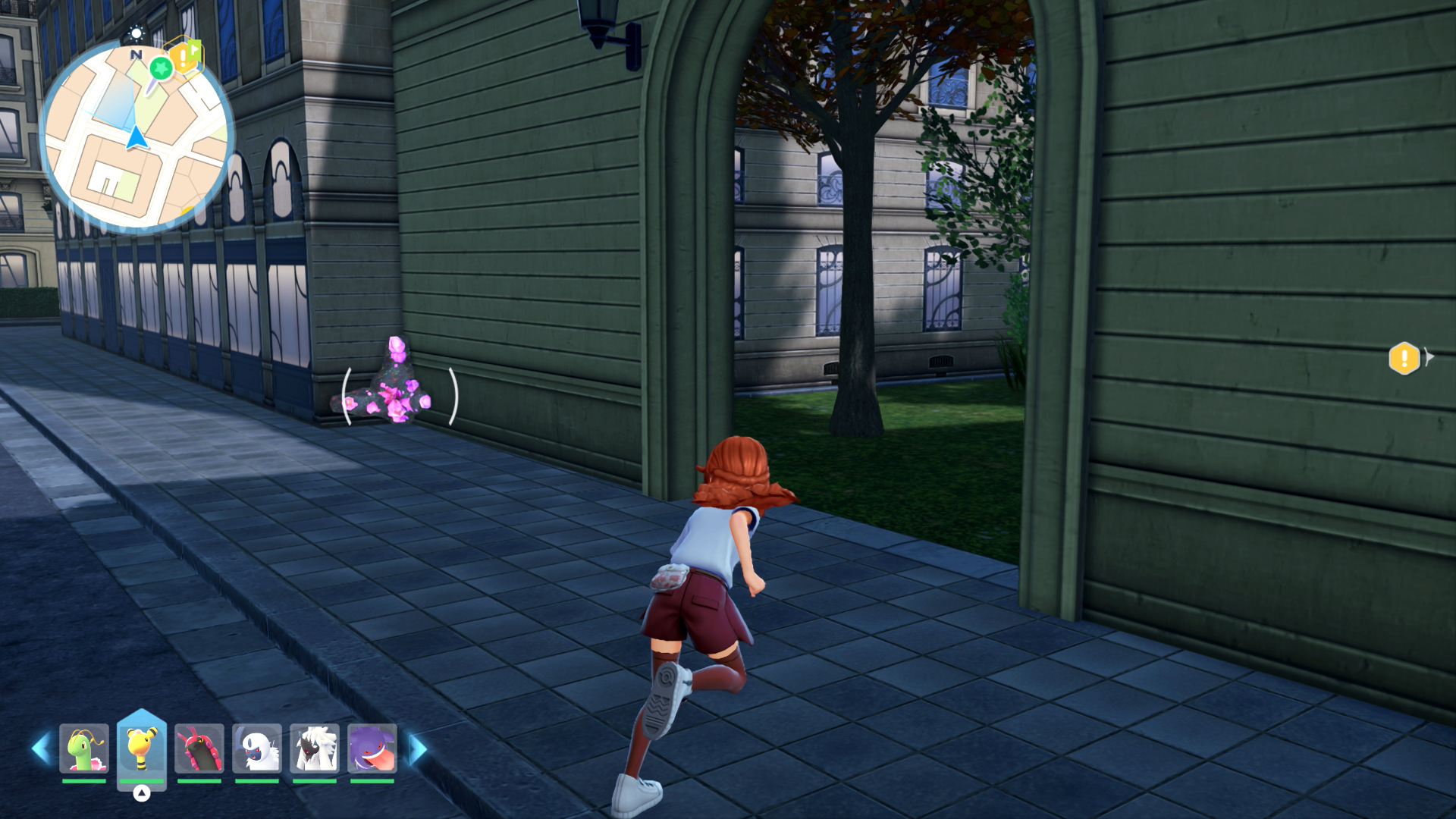This screenshot has width=1456, height=819.
Task: Open the circular city minimap
Action: (136, 136)
